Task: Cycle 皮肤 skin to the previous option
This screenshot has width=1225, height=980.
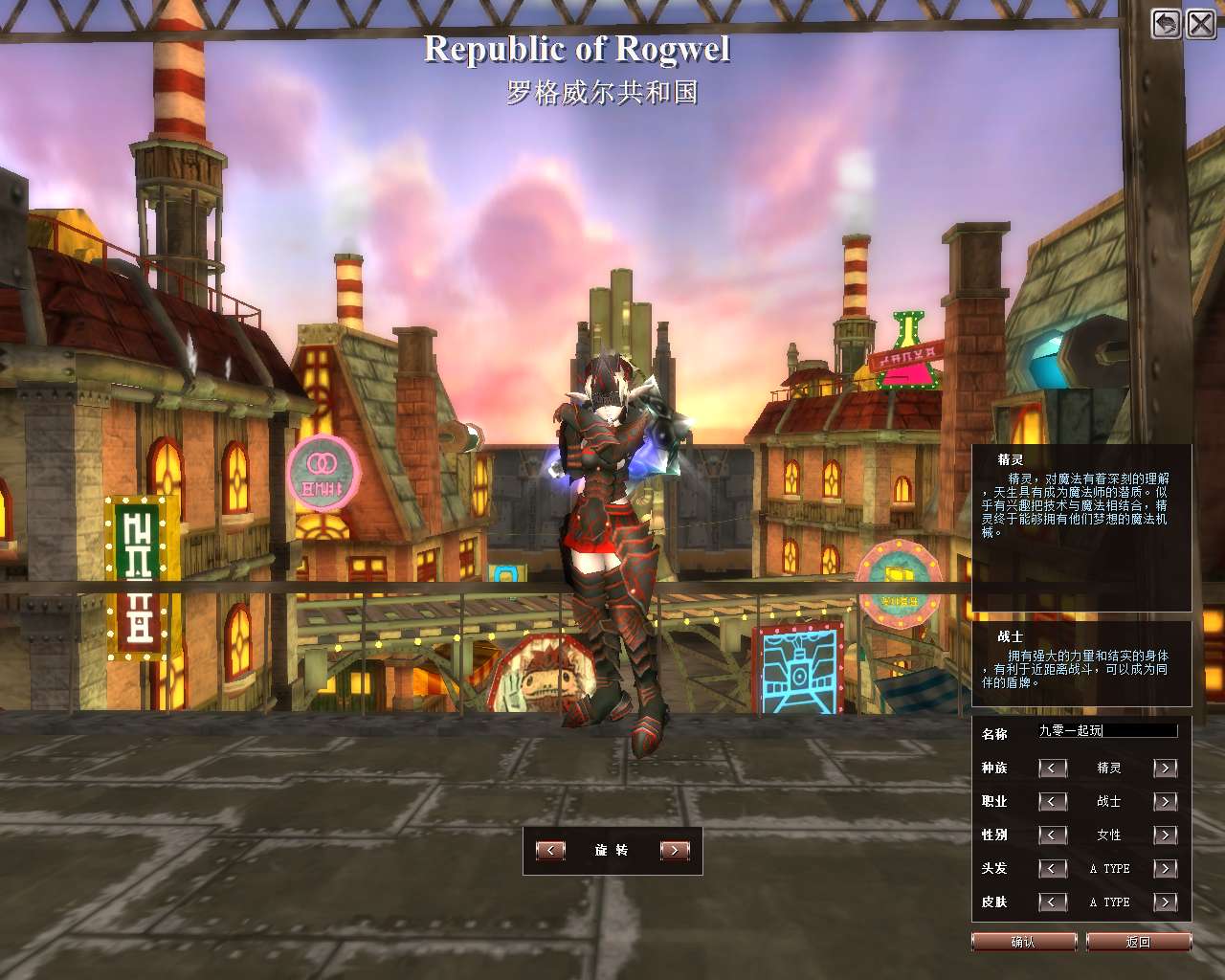Action: (x=1053, y=902)
